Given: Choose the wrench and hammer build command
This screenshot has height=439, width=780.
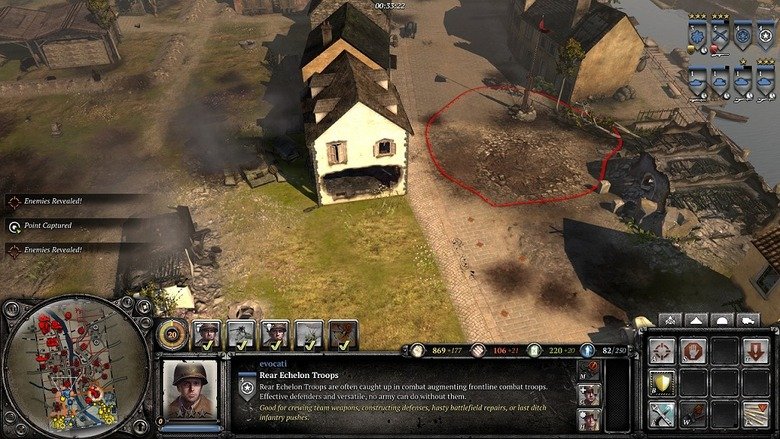Looking at the screenshot, I should [x=661, y=413].
